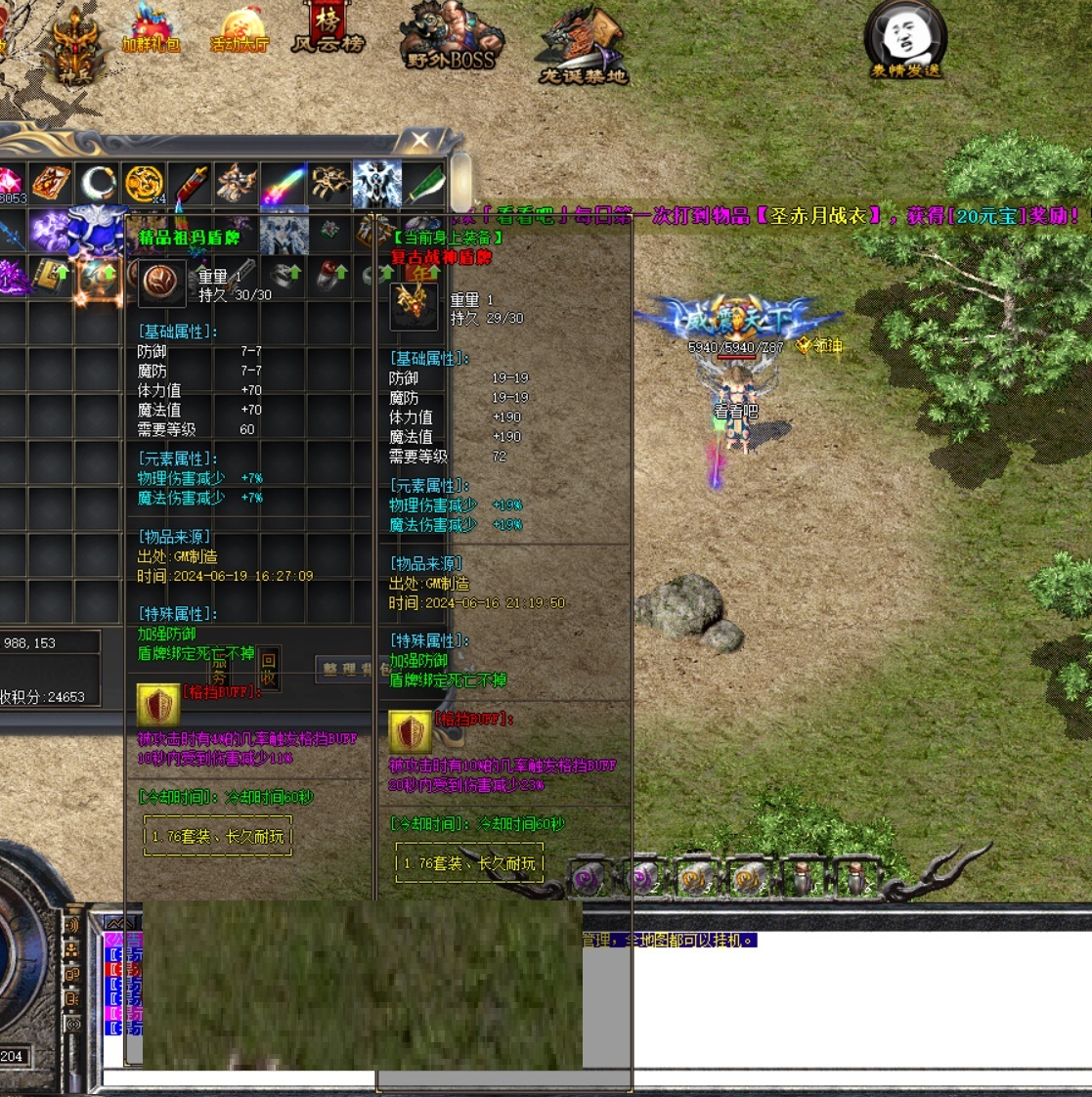Click the 表情发送 panda emote button
Screen dimensions: 1092x1097
(905, 41)
